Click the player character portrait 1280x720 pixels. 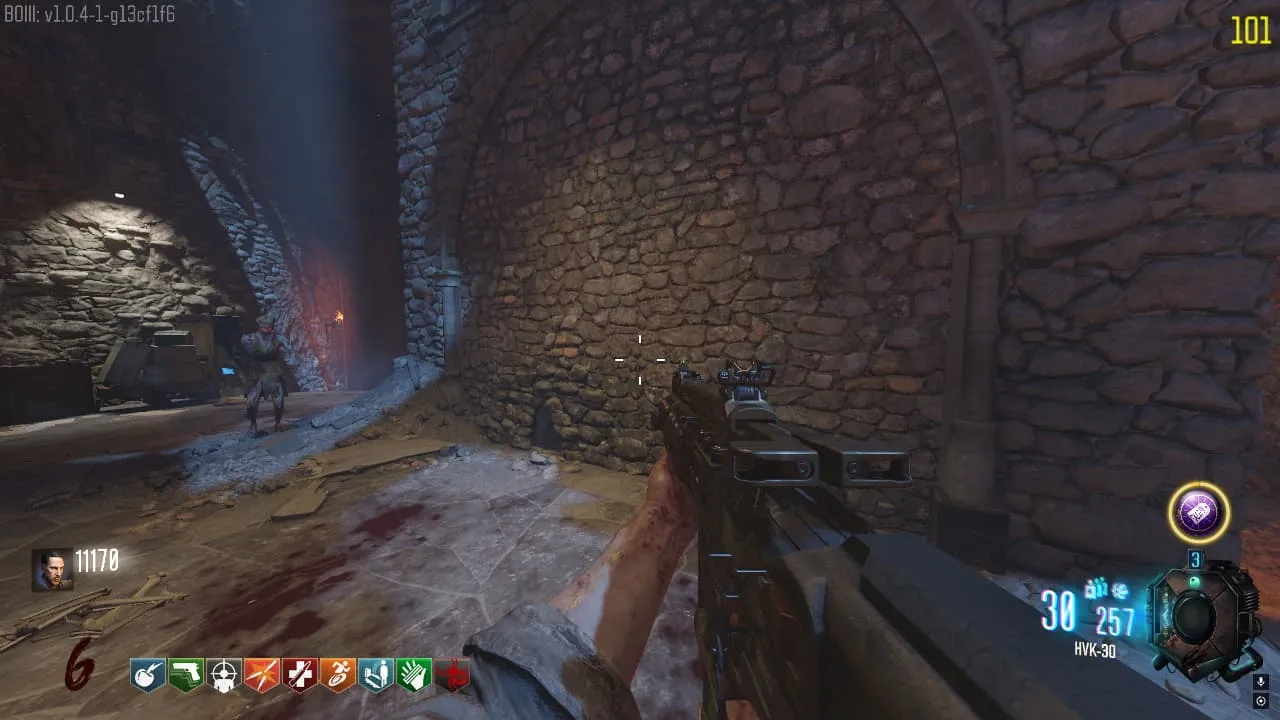[51, 569]
